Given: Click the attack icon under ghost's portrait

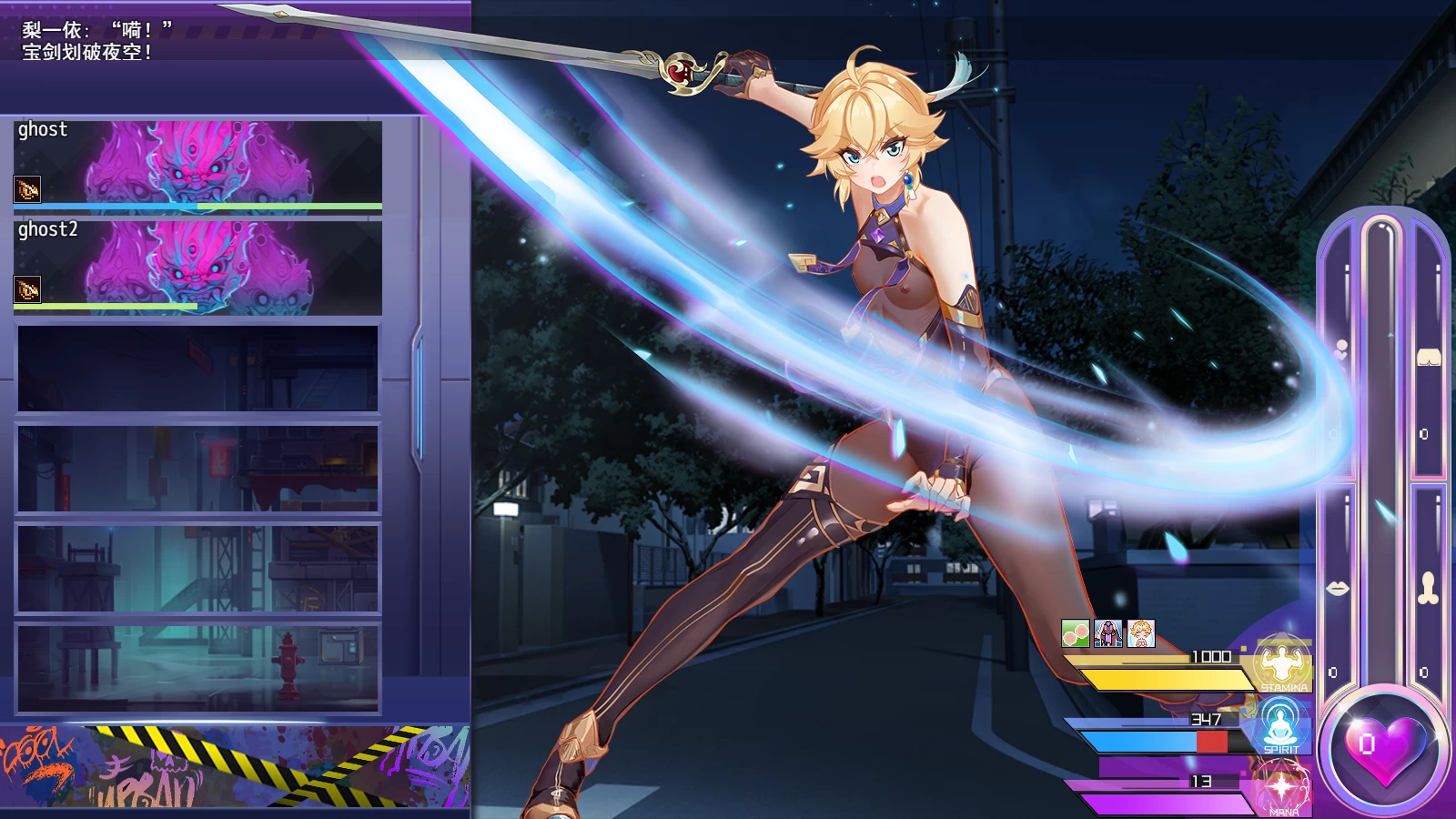Looking at the screenshot, I should coord(28,190).
